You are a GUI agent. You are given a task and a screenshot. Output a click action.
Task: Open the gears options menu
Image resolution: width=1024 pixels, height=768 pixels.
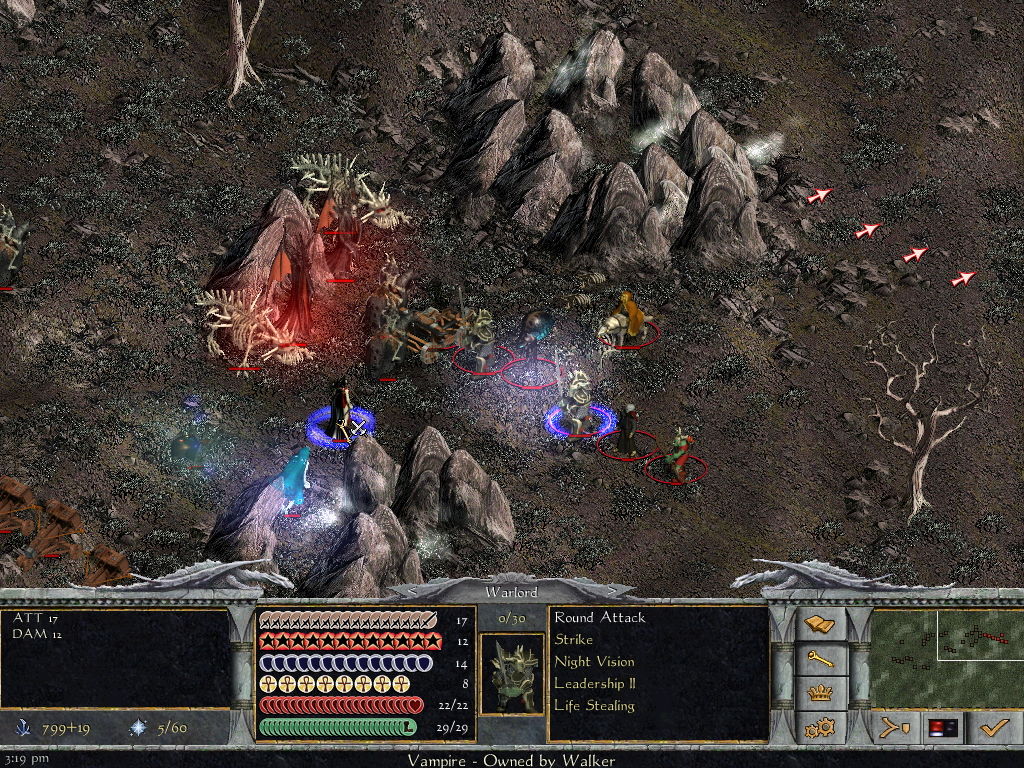point(820,726)
